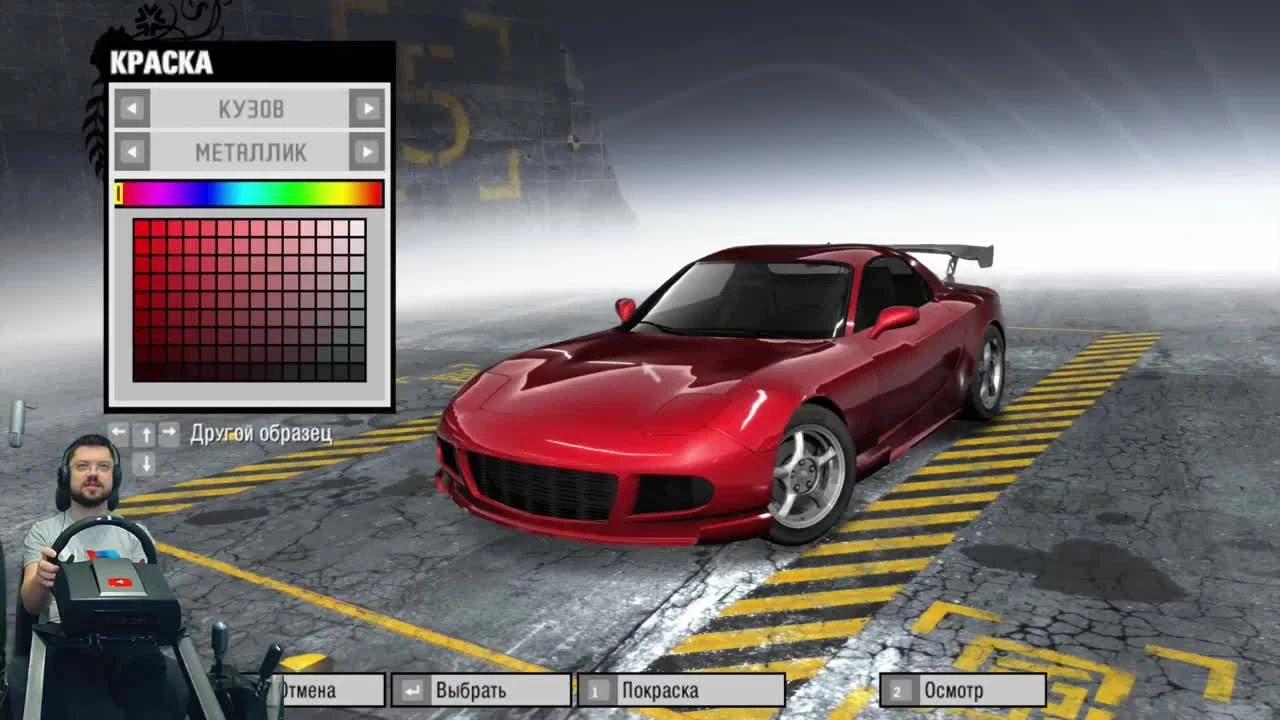Viewport: 1280px width, 720px height.
Task: Click the left arrow beside МЕТАЛЛИК
Action: tap(130, 151)
